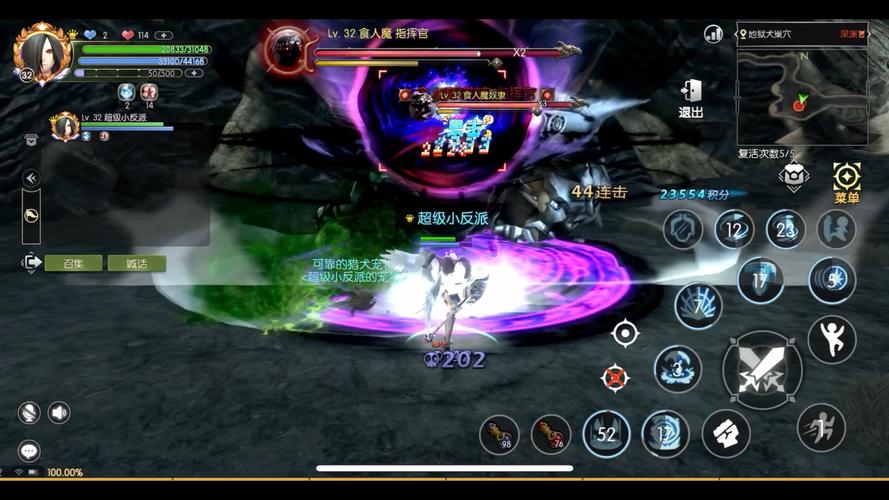
Task: Tap the red crossed target cancel icon
Action: [615, 377]
